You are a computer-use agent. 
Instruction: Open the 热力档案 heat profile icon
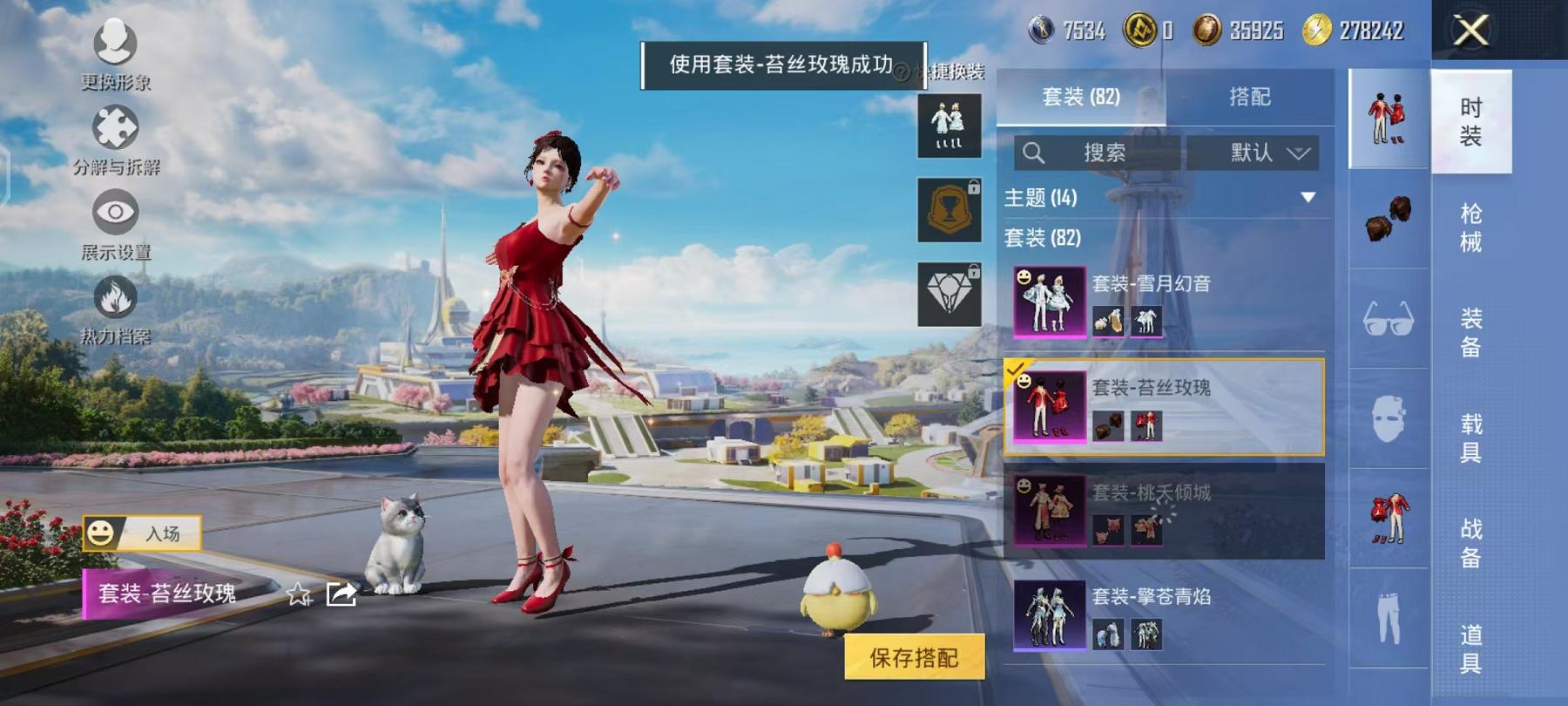(116, 298)
